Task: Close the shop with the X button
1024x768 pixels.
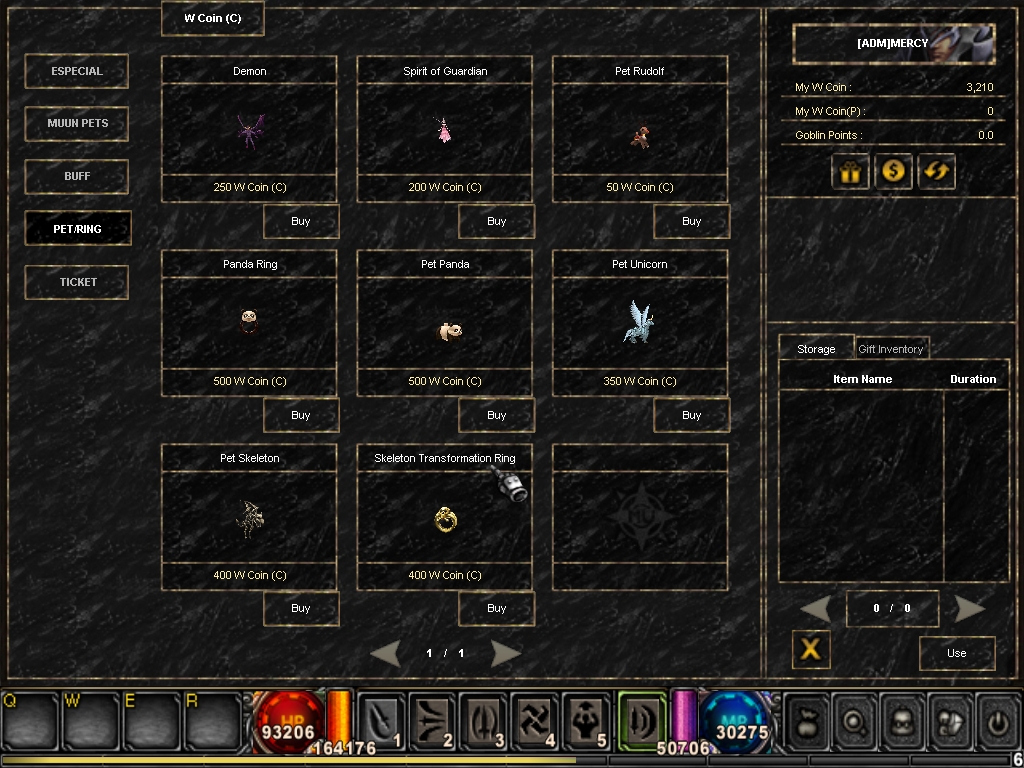Action: 811,650
